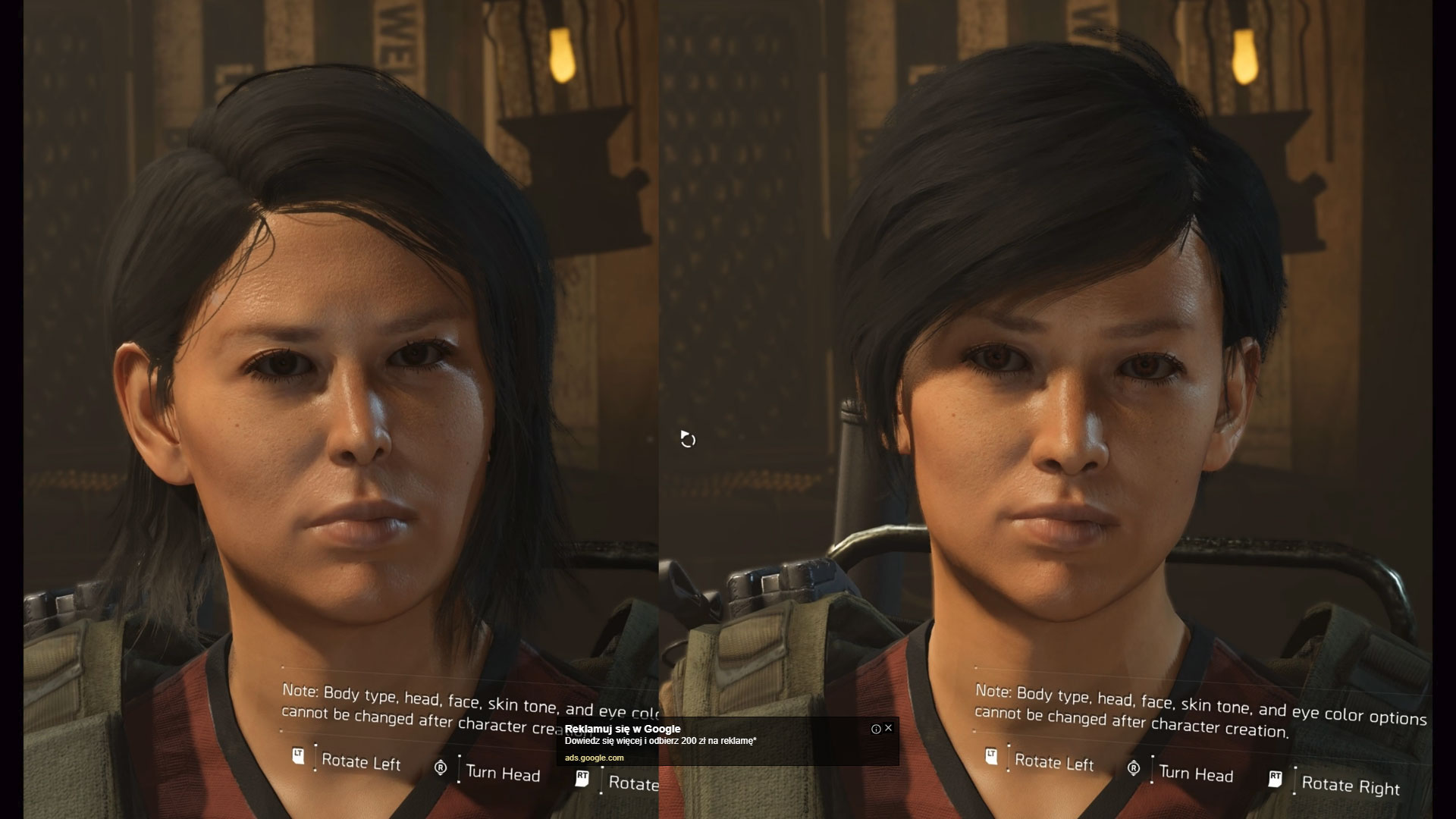The height and width of the screenshot is (819, 1456).
Task: Dismiss the Google ad with the X
Action: point(888,727)
